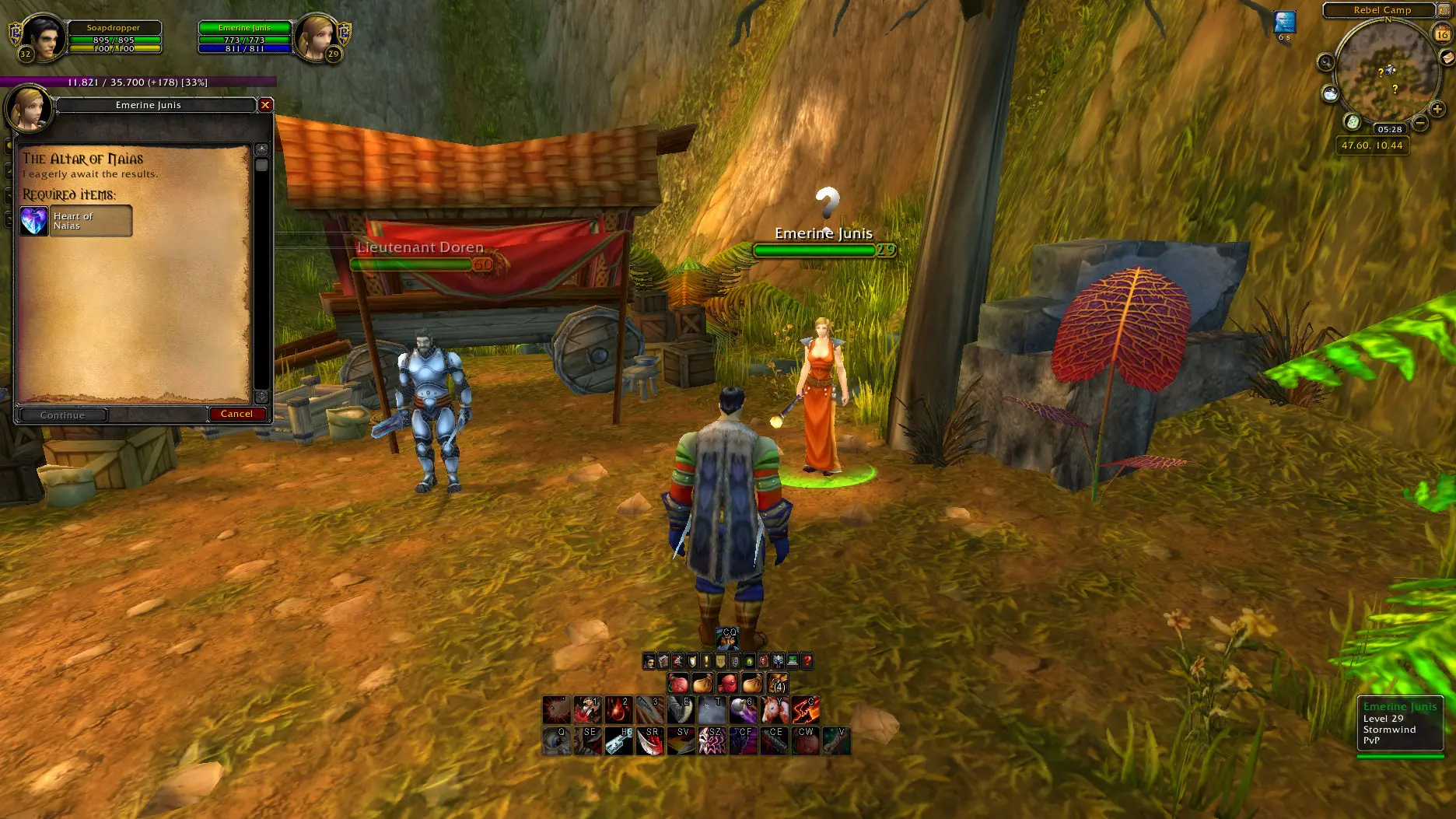Zoom in on the minimap

coord(1437,110)
